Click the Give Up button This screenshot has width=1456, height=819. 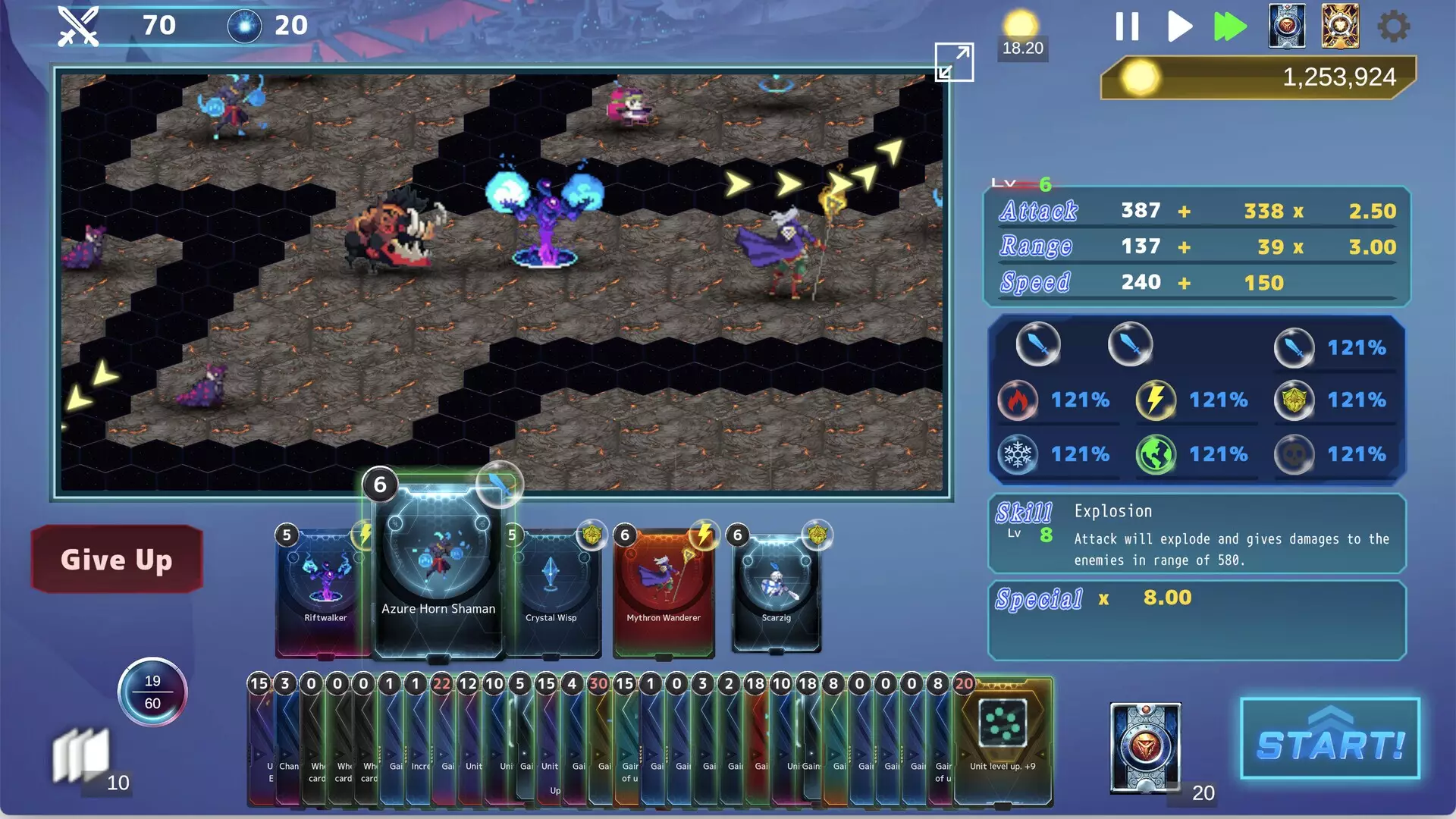116,560
